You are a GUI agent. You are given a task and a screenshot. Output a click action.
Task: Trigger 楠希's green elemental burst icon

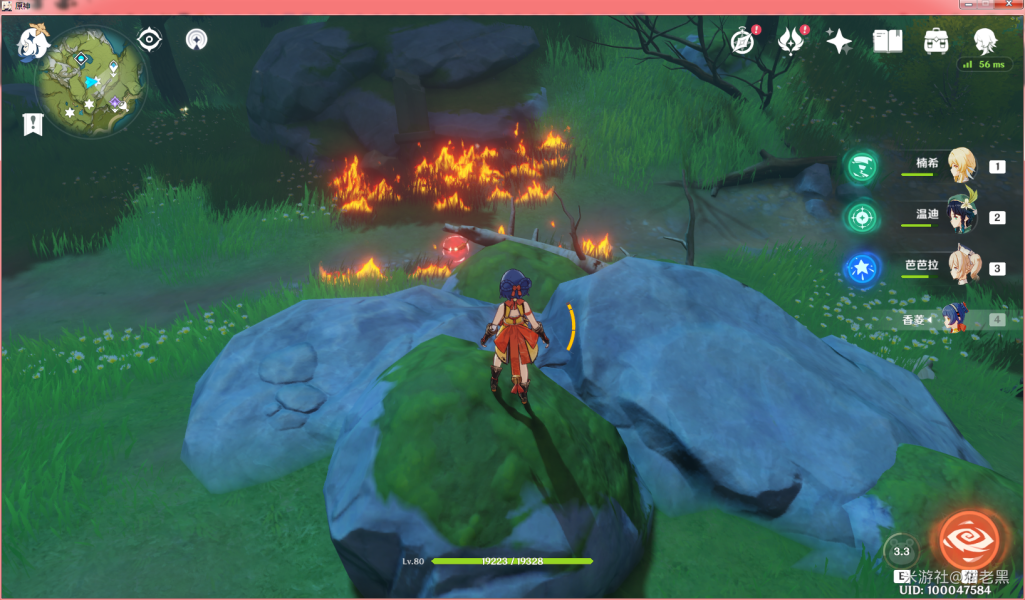pyautogui.click(x=860, y=166)
